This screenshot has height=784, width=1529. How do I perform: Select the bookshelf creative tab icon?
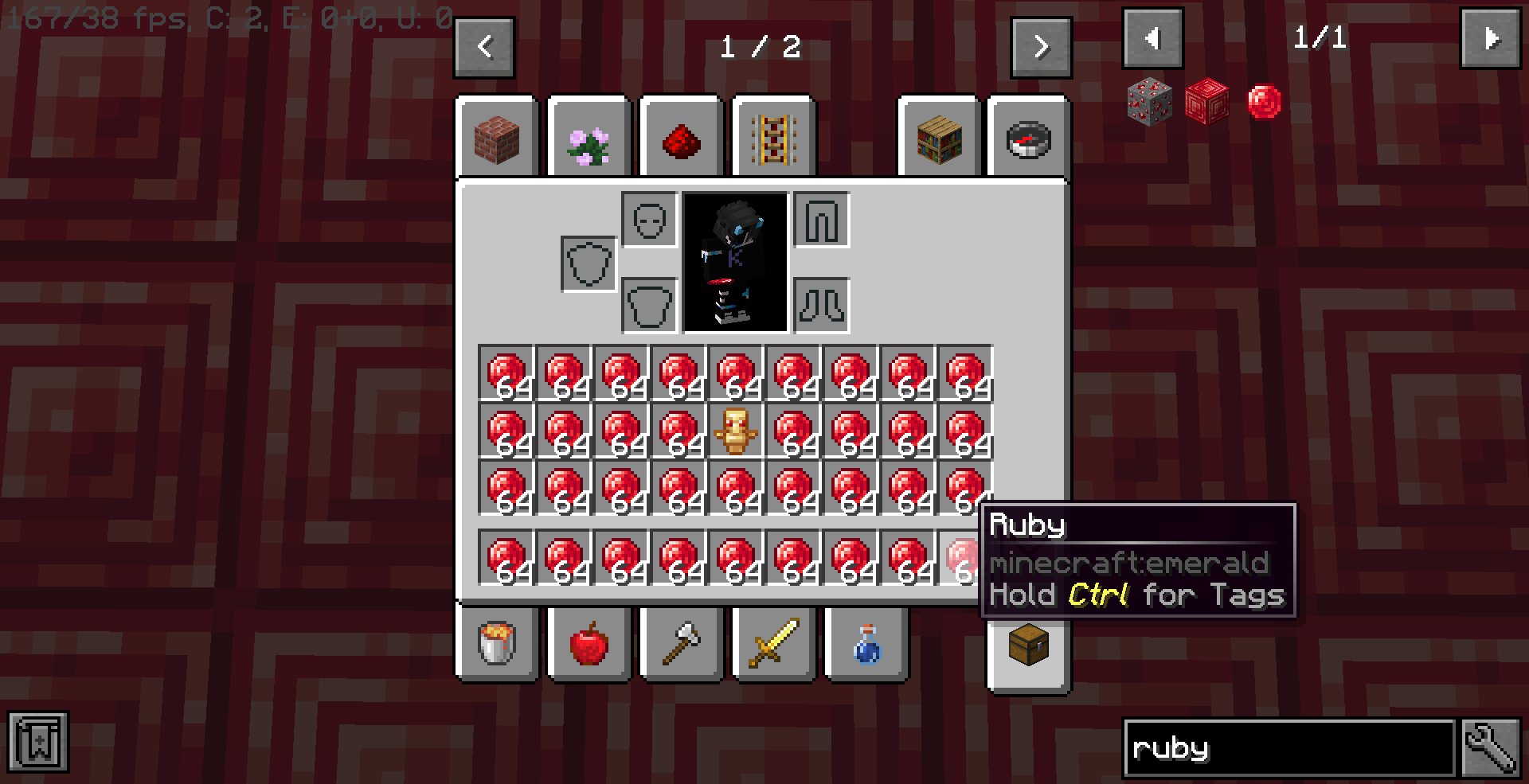[x=938, y=137]
